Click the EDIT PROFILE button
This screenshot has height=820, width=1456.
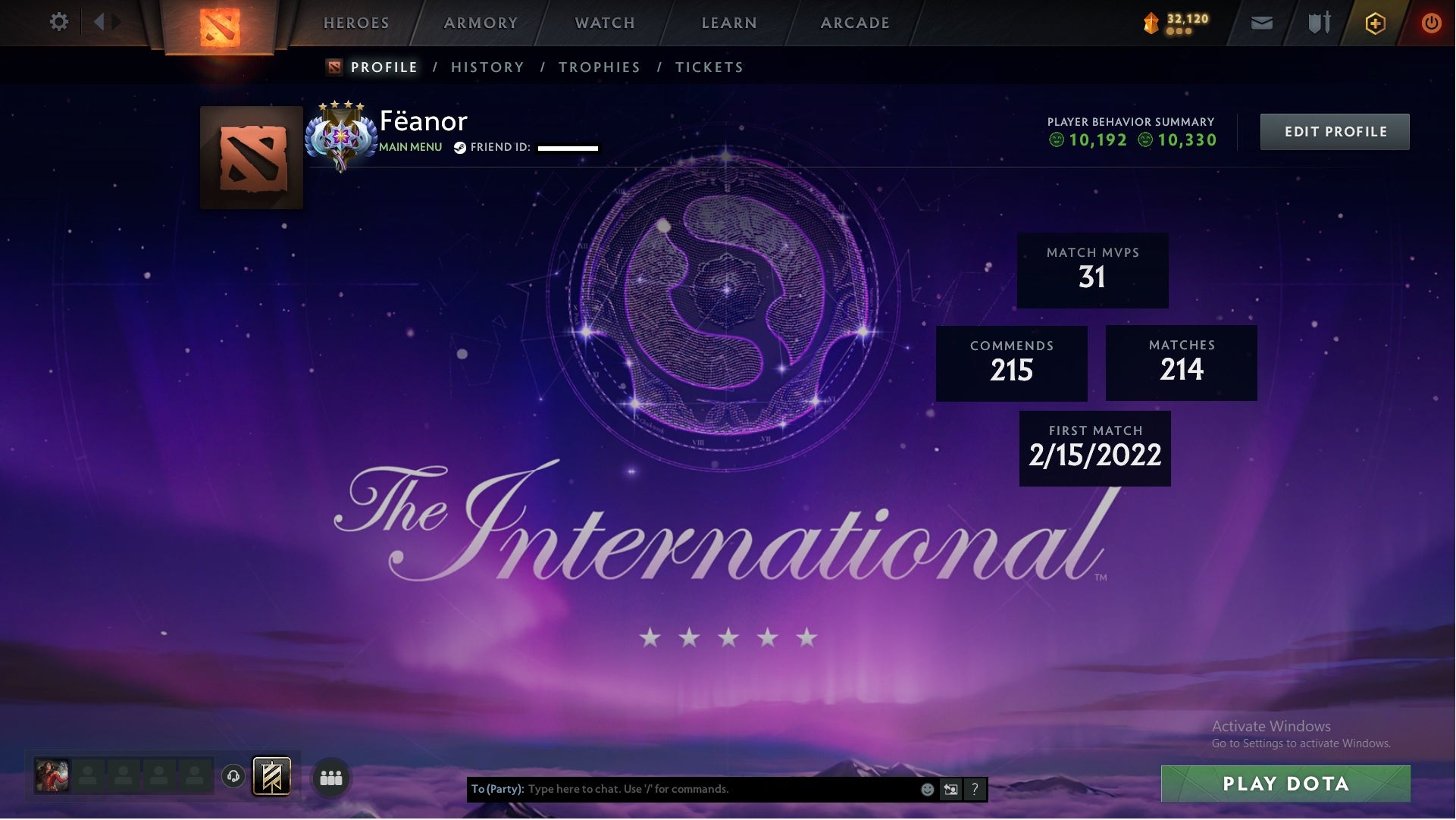(x=1335, y=130)
